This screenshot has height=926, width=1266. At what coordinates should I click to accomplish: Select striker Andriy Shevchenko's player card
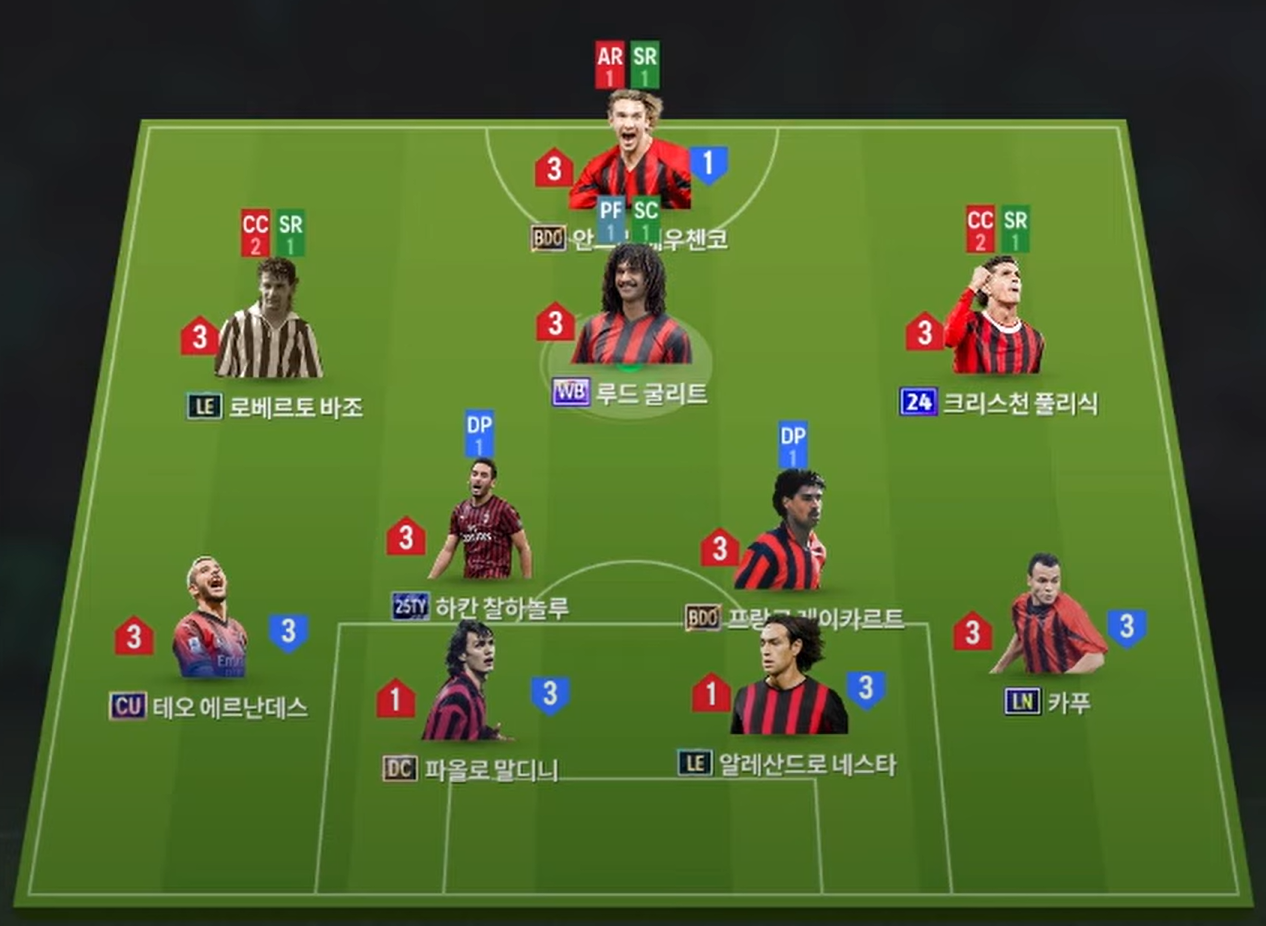[x=631, y=155]
